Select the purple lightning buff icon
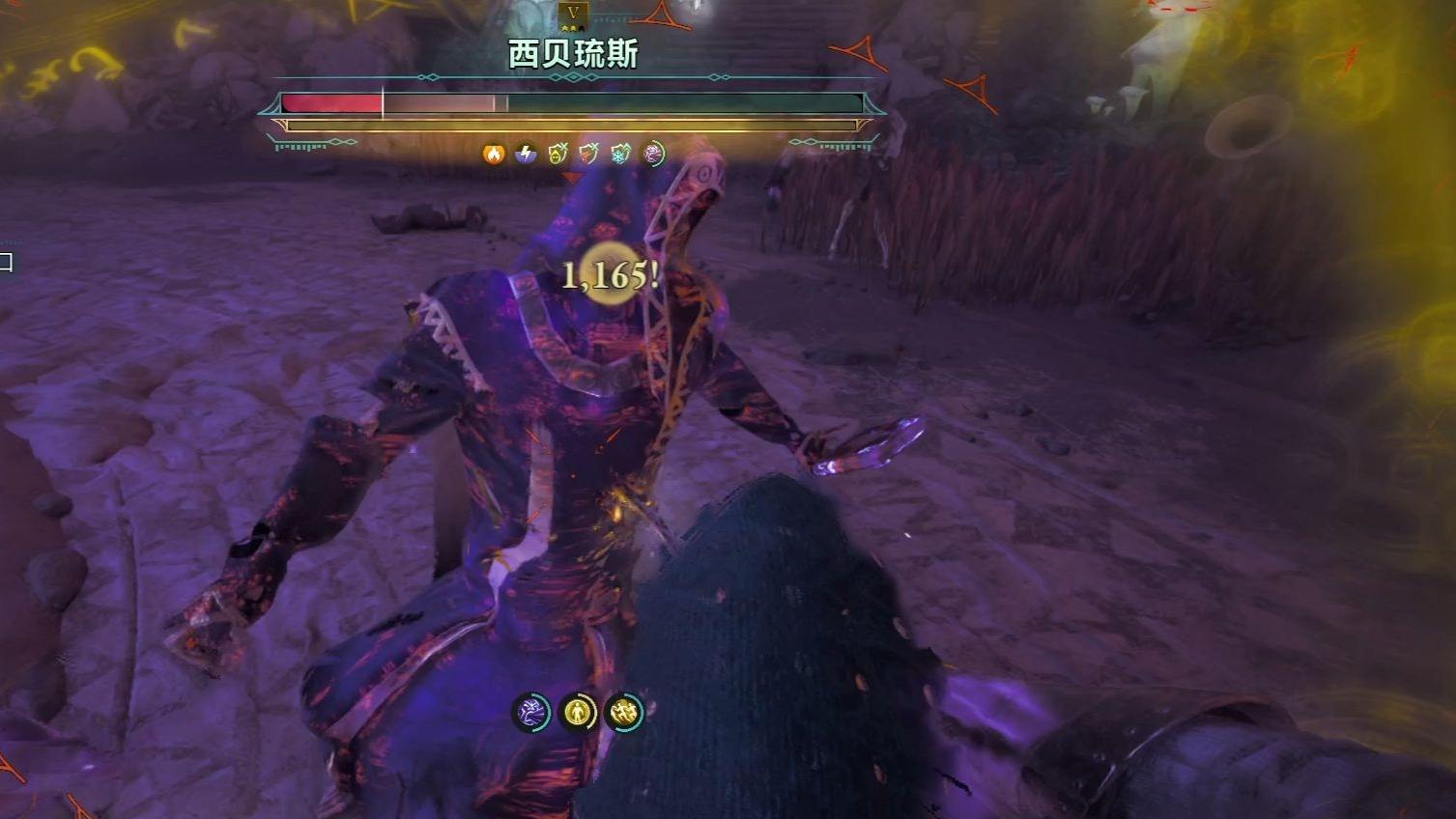 (531, 713)
